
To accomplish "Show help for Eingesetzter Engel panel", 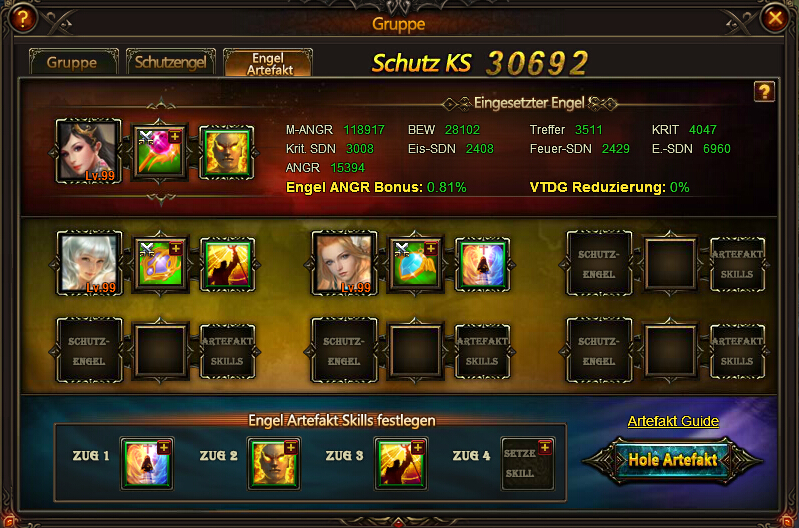I will point(763,92).
